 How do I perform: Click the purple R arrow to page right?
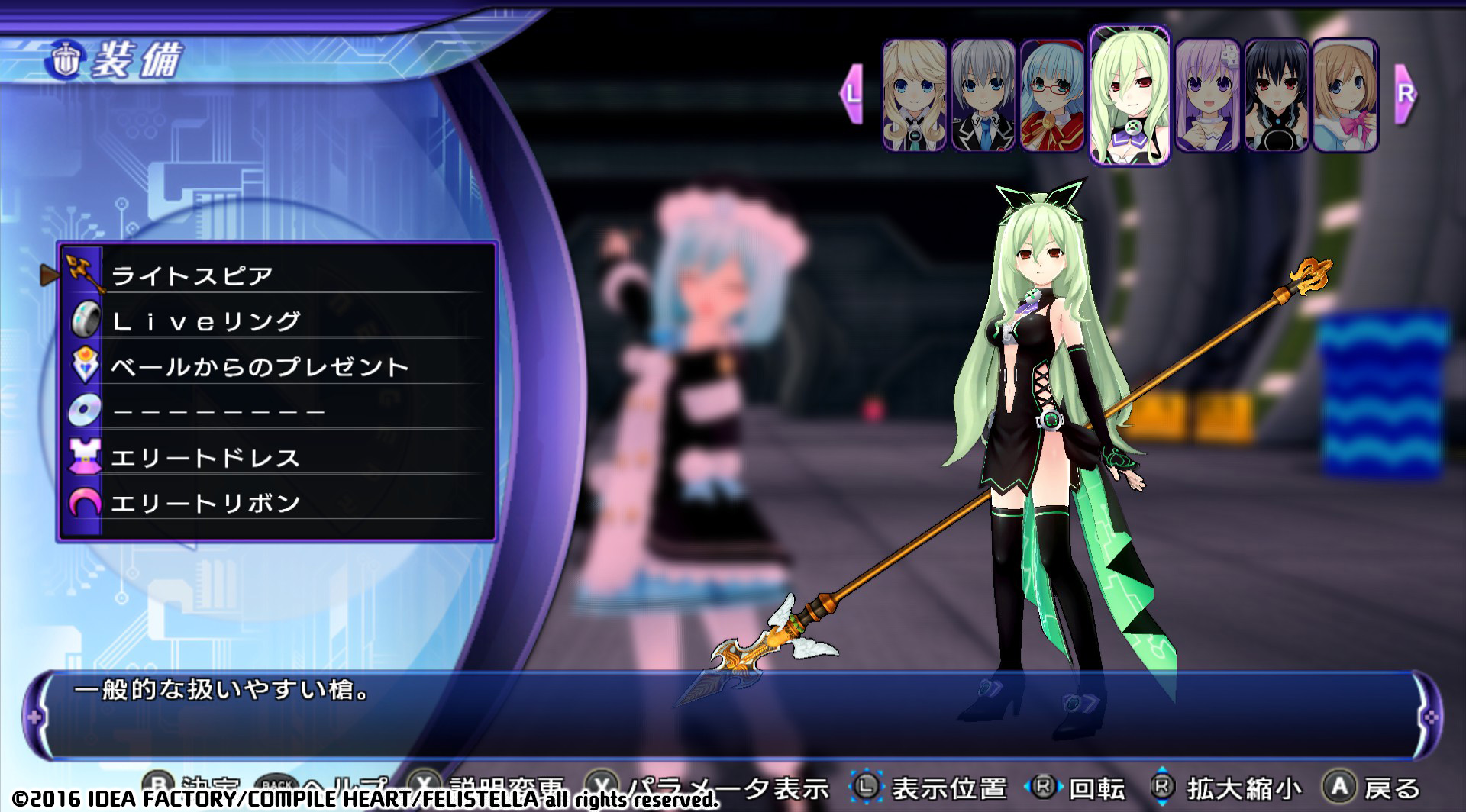pyautogui.click(x=1403, y=95)
